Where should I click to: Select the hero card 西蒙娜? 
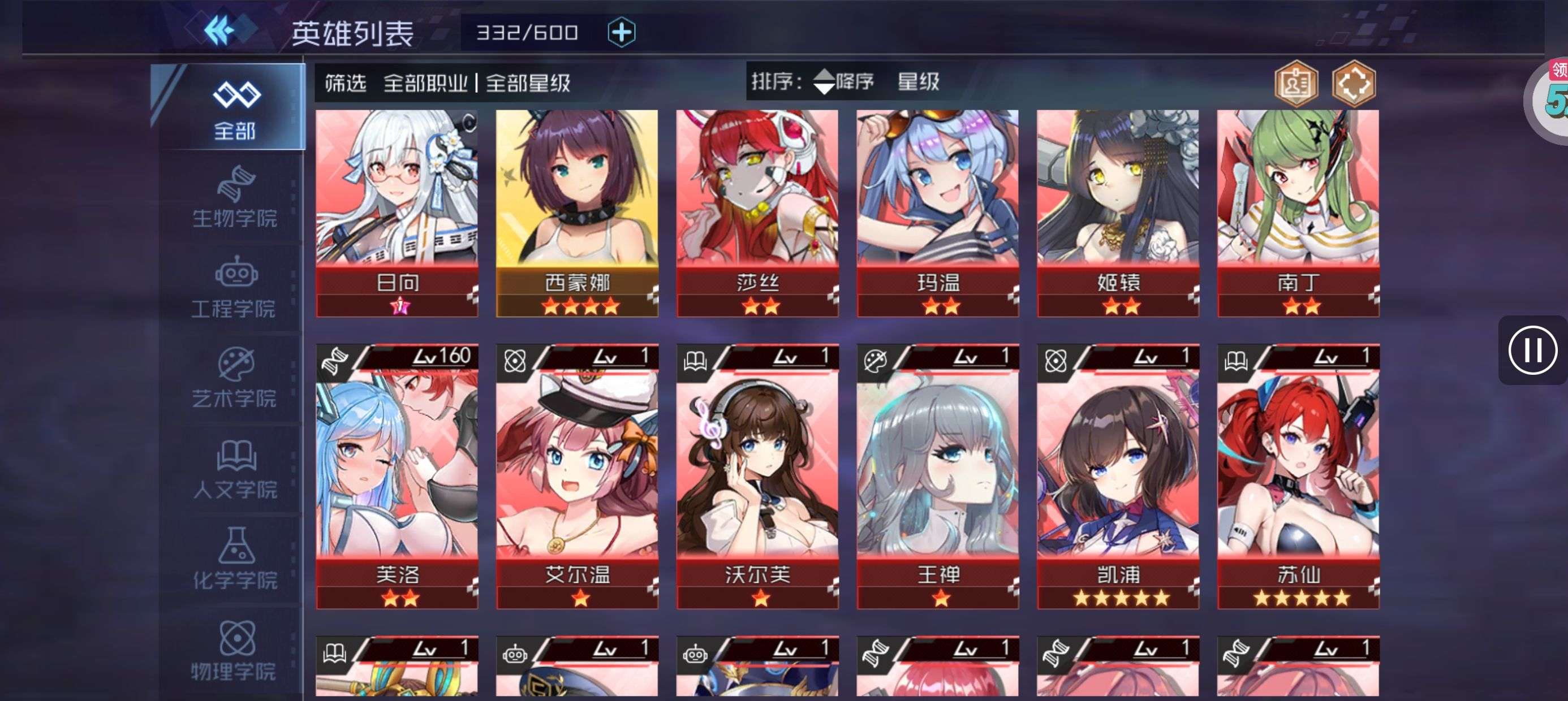click(x=576, y=213)
